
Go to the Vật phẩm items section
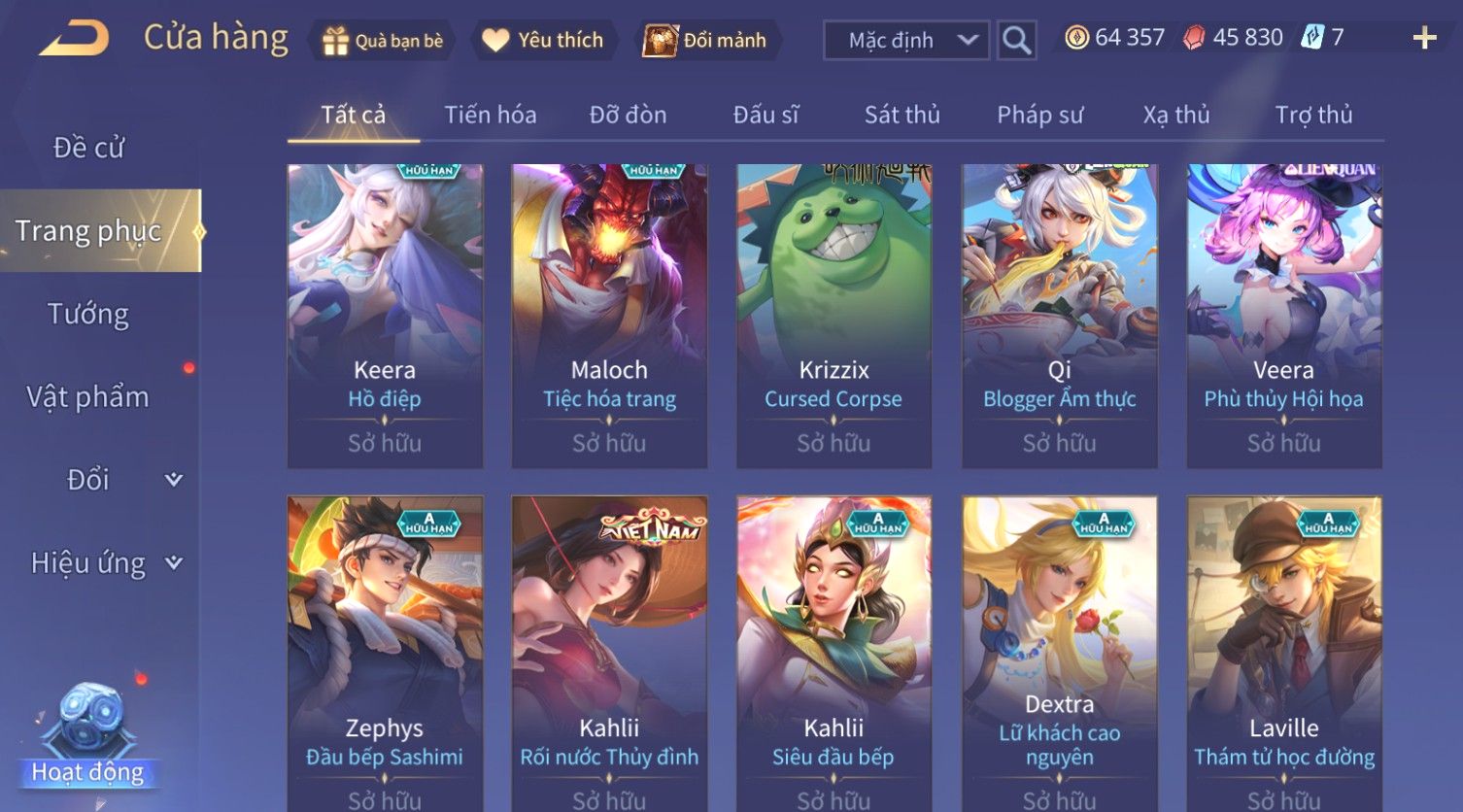(88, 397)
